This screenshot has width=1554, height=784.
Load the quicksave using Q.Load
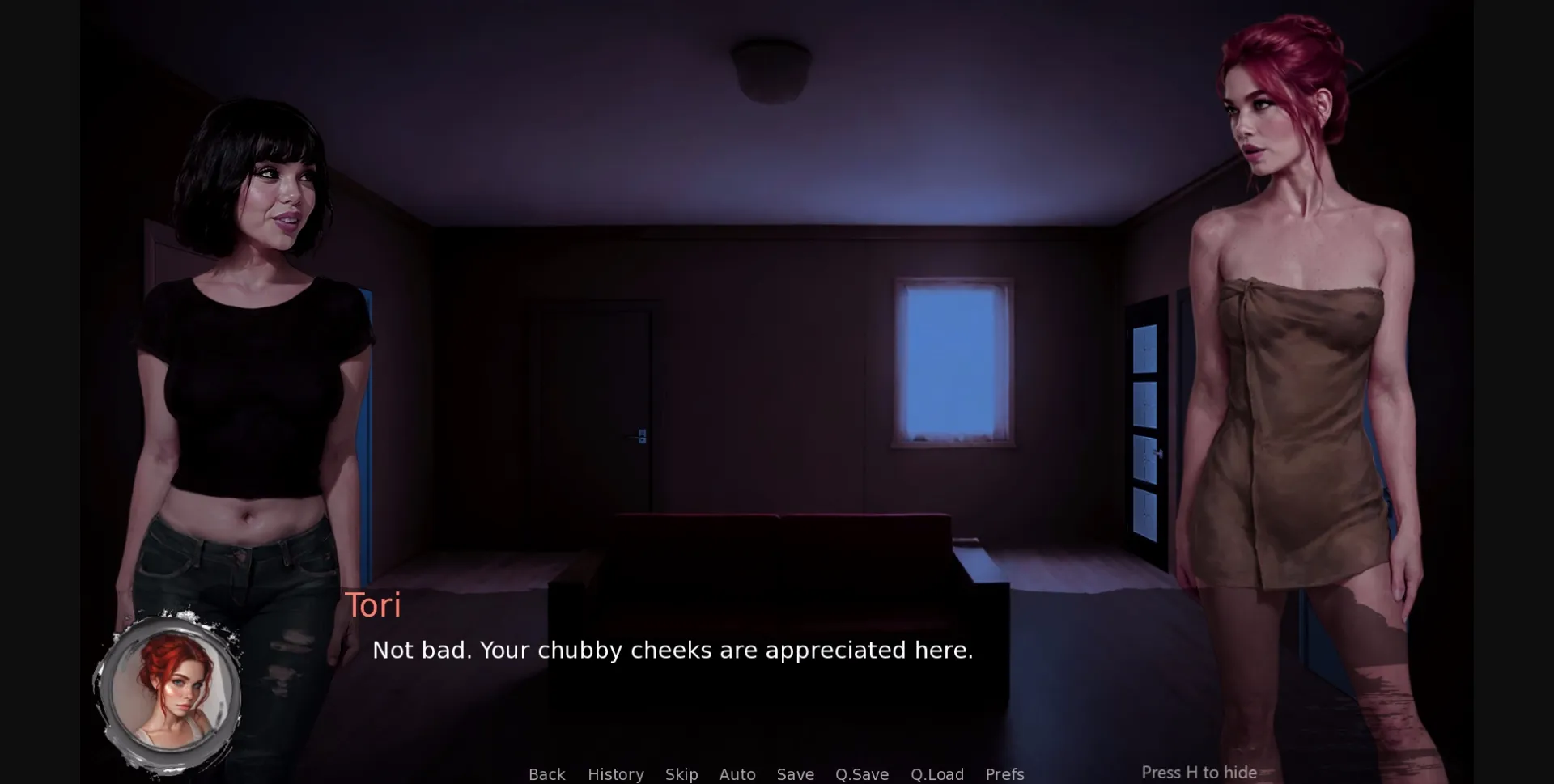click(937, 773)
